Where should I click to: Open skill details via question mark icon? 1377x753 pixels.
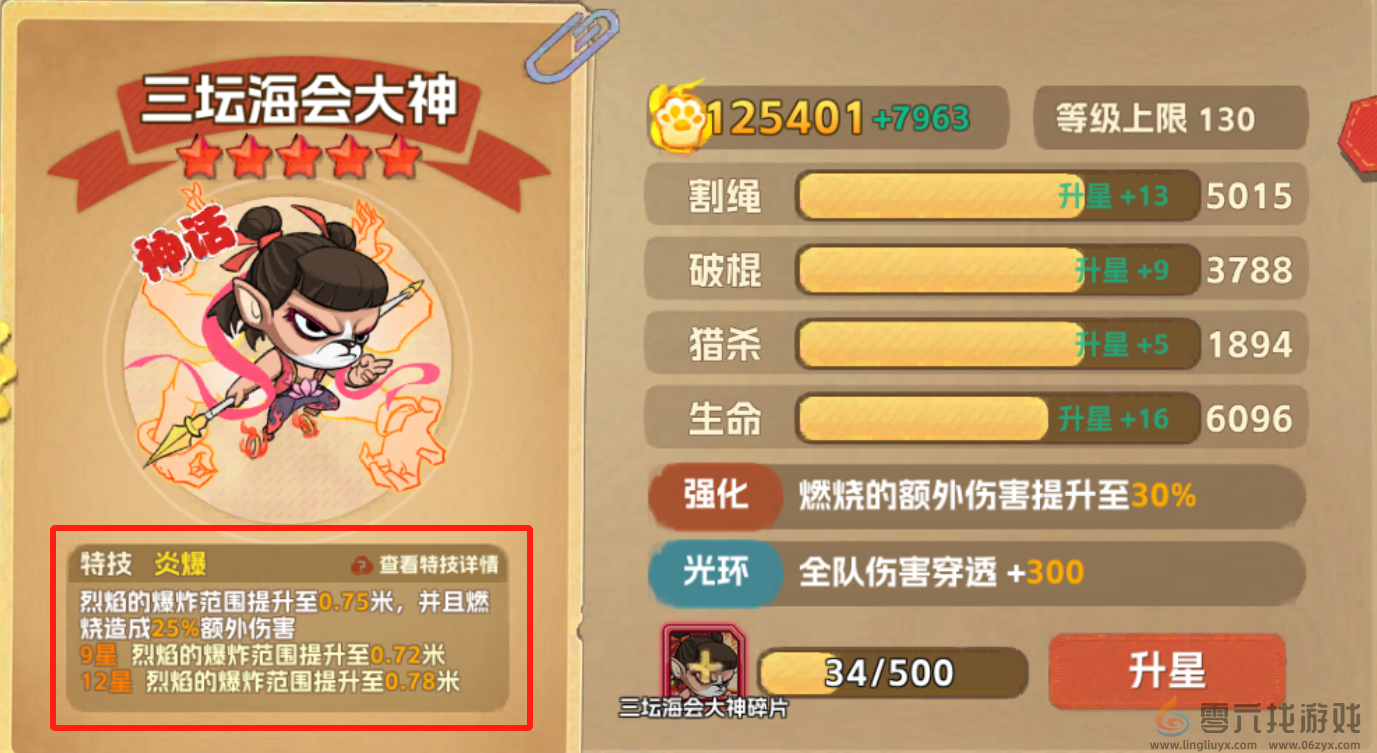[x=363, y=563]
